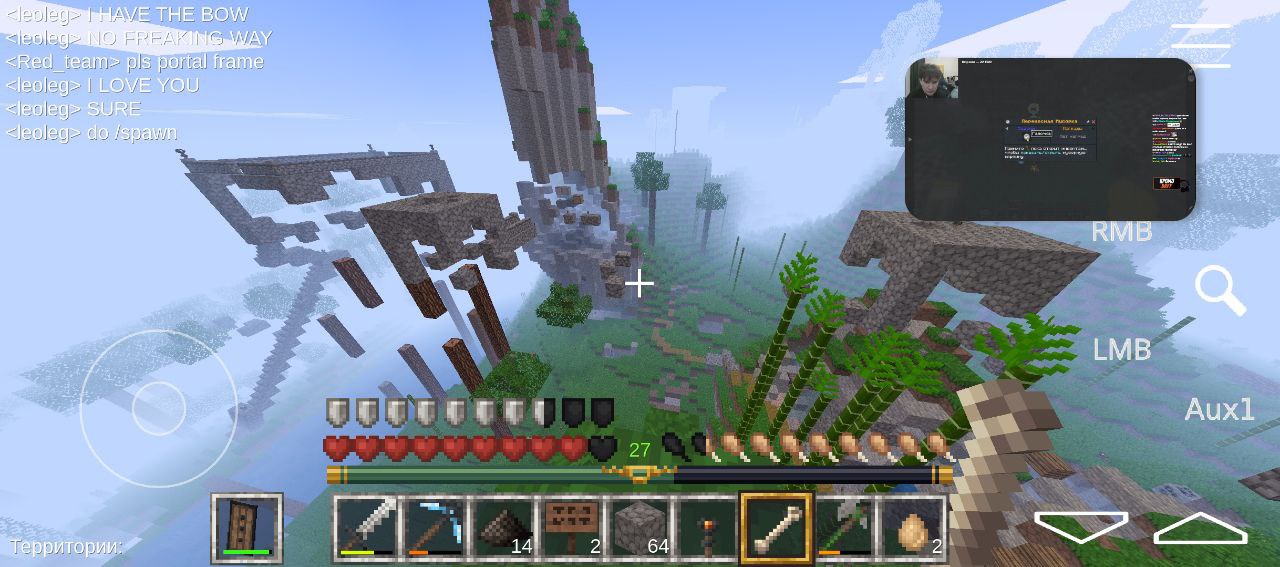The image size is (1280, 567).
Task: Tap the Aux1 touch button
Action: [1219, 409]
